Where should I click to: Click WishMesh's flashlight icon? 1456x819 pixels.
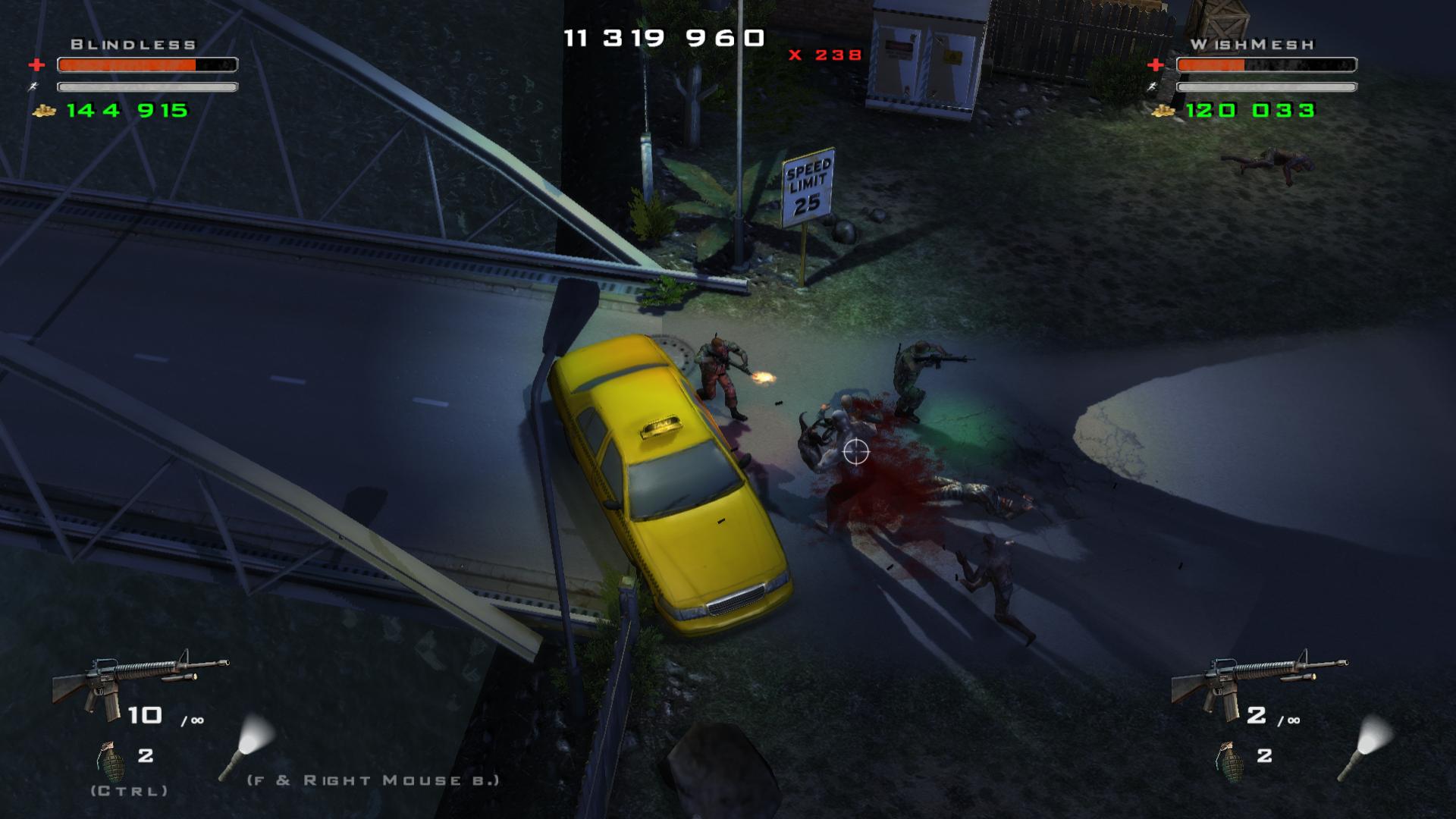(1365, 748)
